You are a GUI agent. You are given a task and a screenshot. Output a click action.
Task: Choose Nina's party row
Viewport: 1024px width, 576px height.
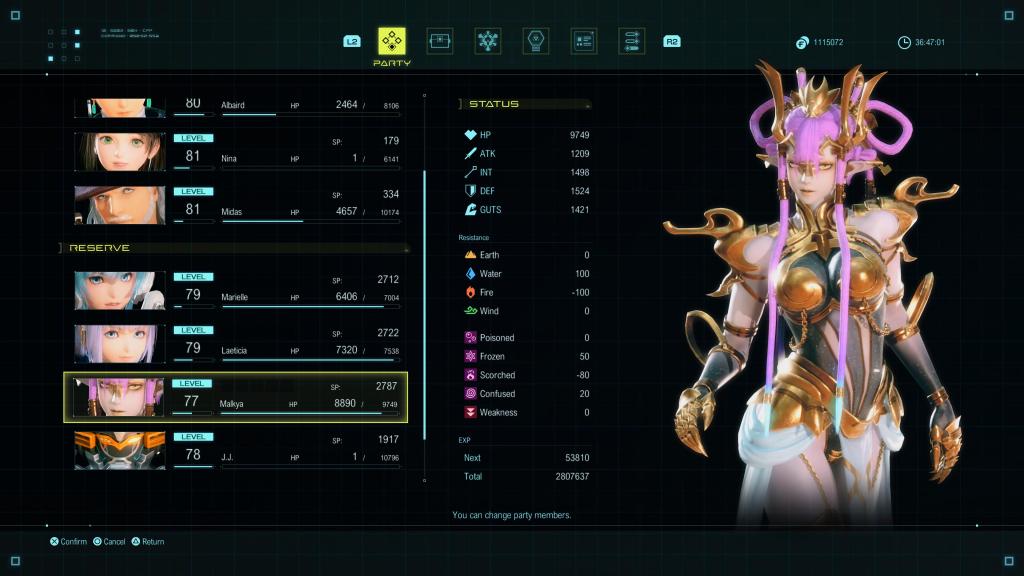[x=290, y=151]
